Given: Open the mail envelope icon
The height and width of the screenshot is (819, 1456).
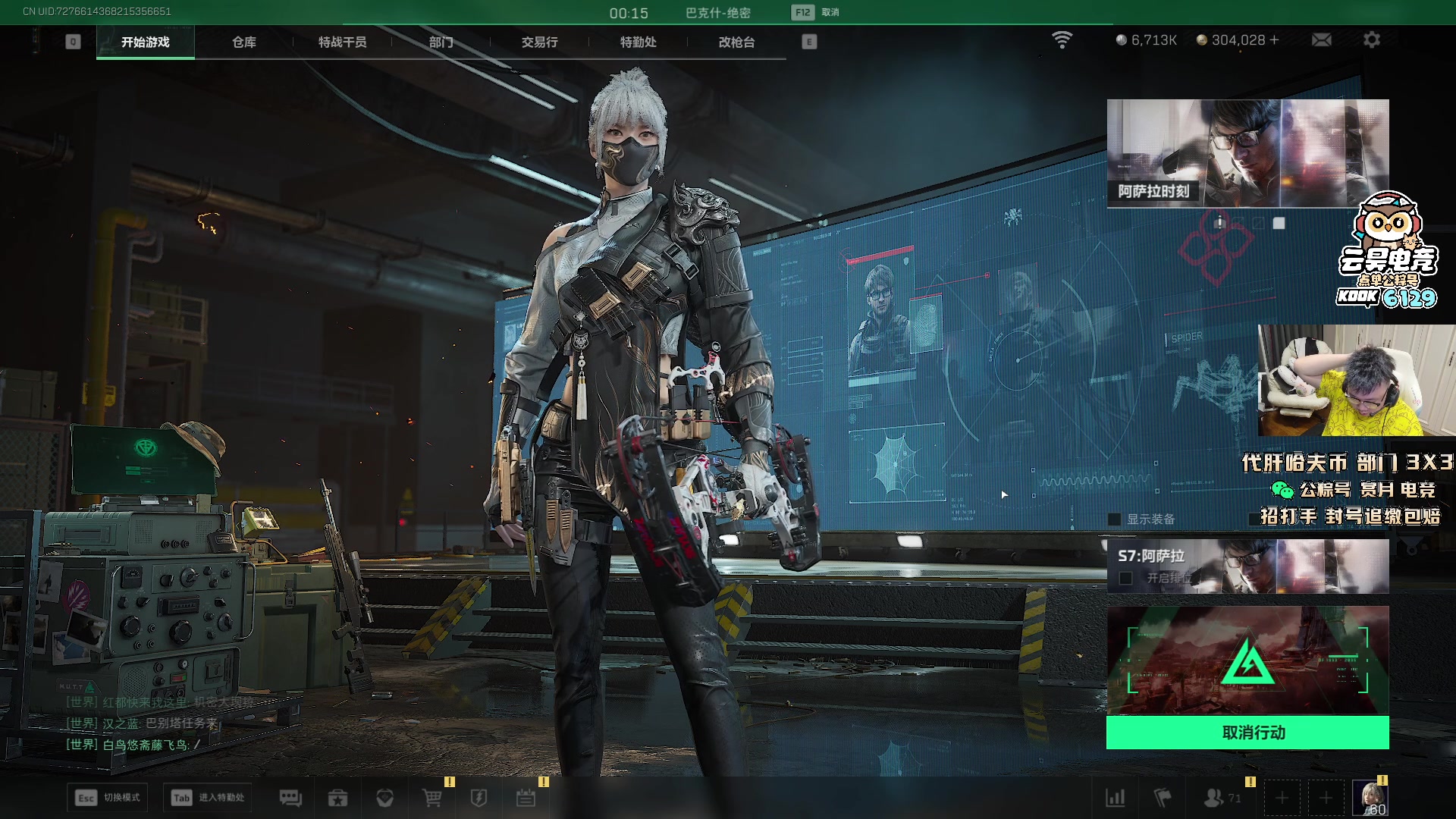Looking at the screenshot, I should pyautogui.click(x=1322, y=40).
